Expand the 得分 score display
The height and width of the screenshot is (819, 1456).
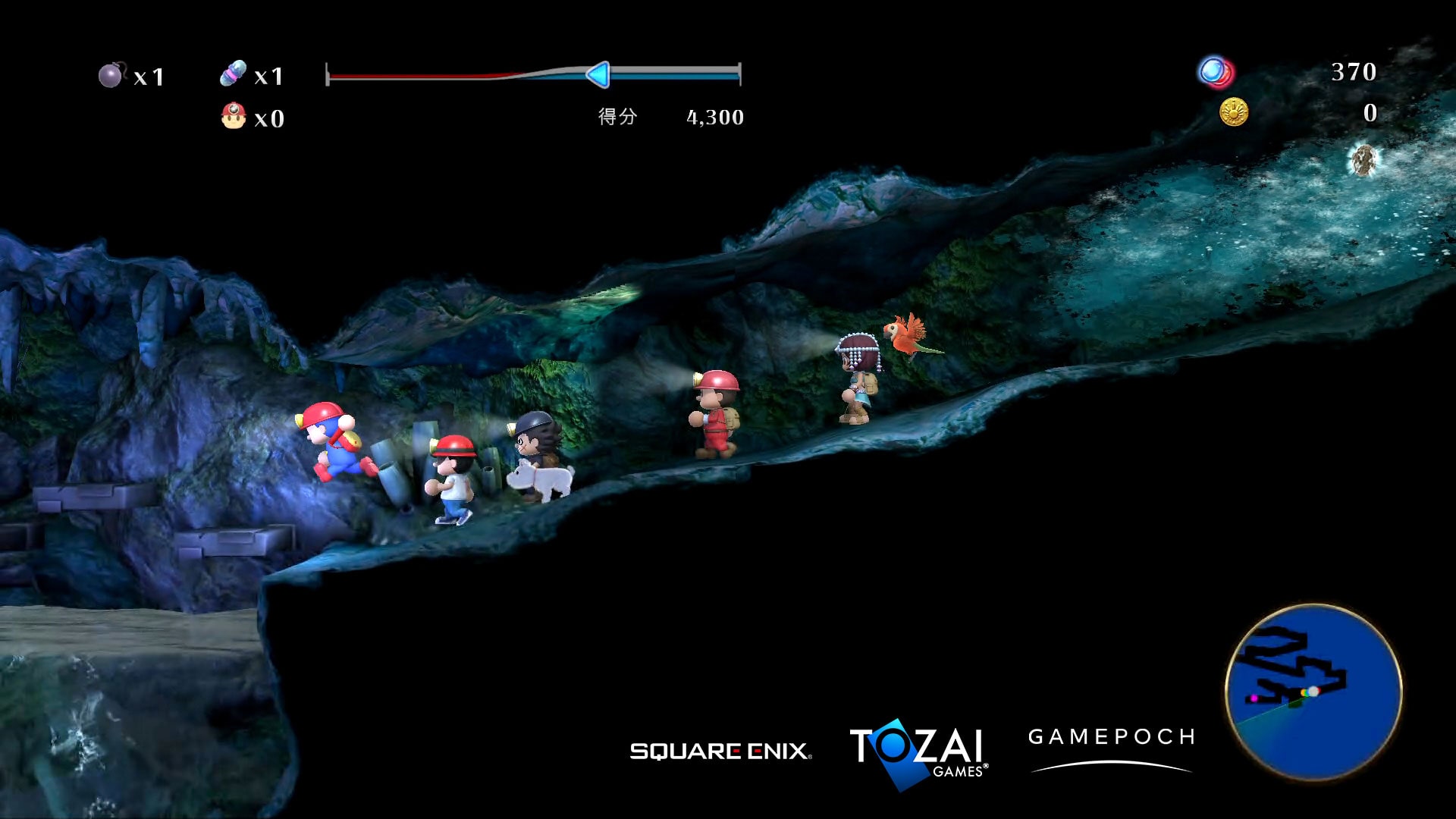618,118
